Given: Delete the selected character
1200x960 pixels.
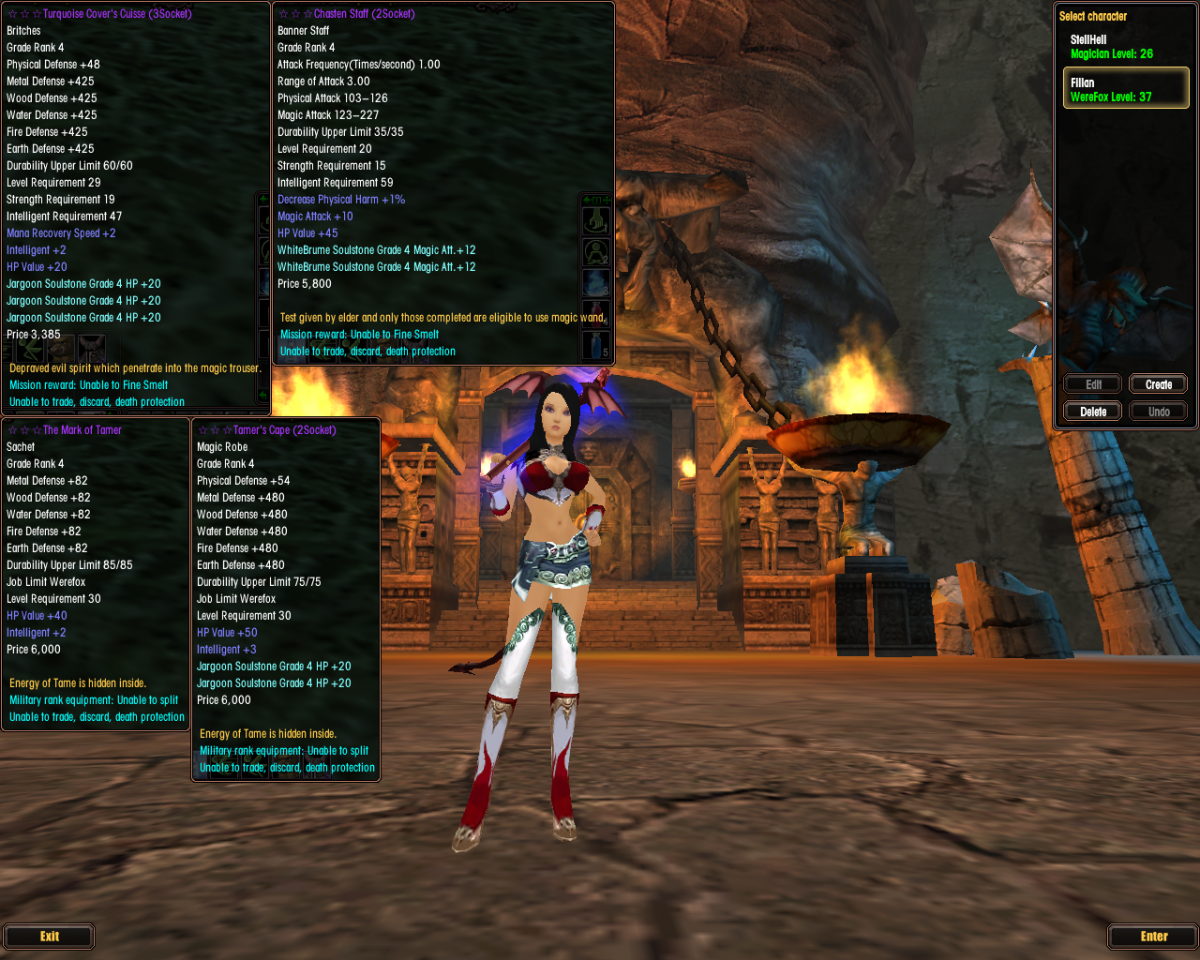Looking at the screenshot, I should pos(1092,412).
